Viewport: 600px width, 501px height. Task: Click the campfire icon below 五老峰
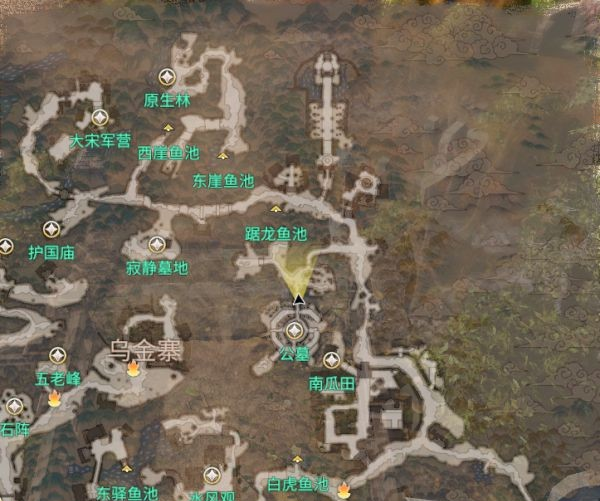point(55,398)
